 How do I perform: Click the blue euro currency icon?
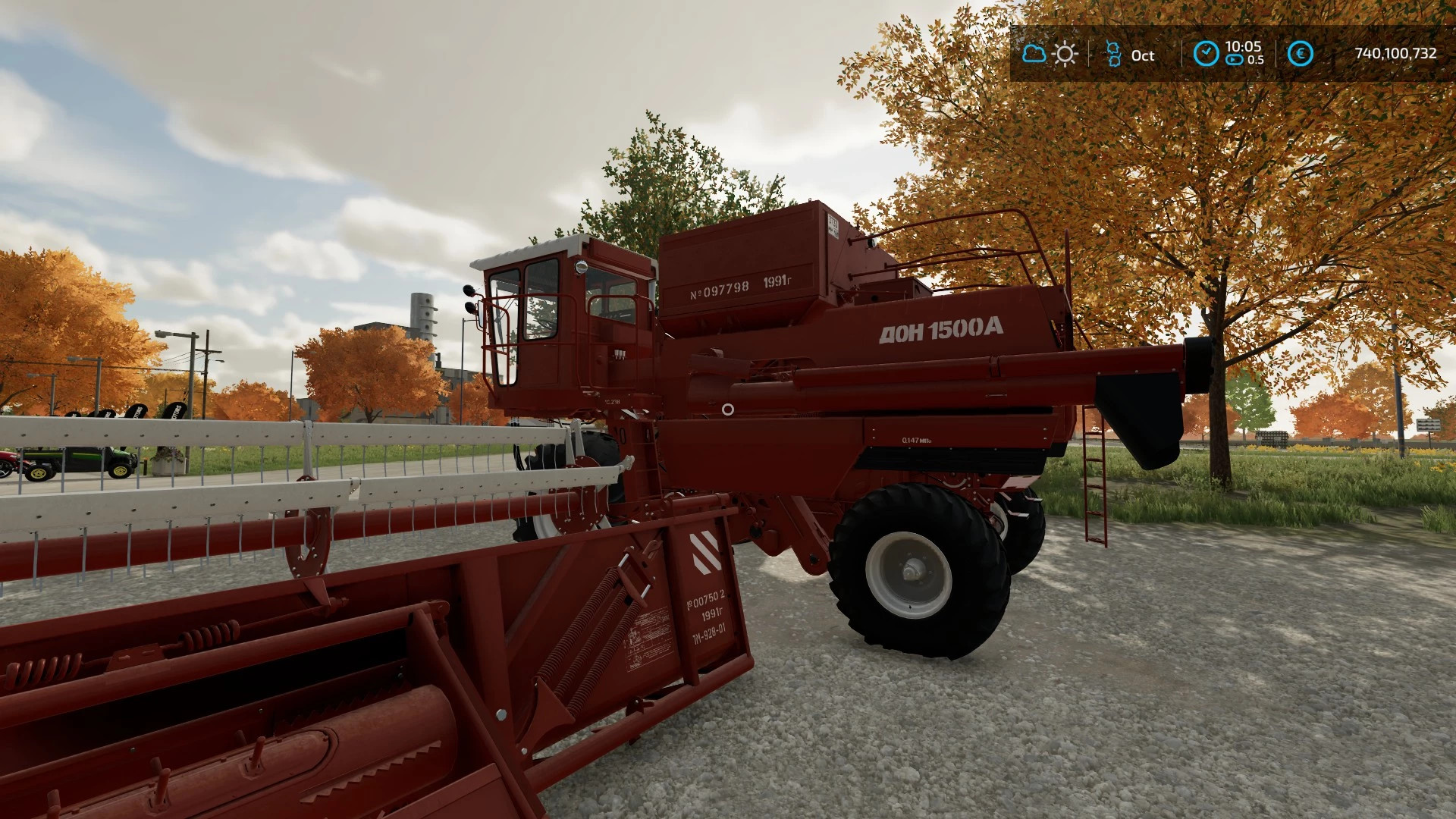pyautogui.click(x=1300, y=54)
